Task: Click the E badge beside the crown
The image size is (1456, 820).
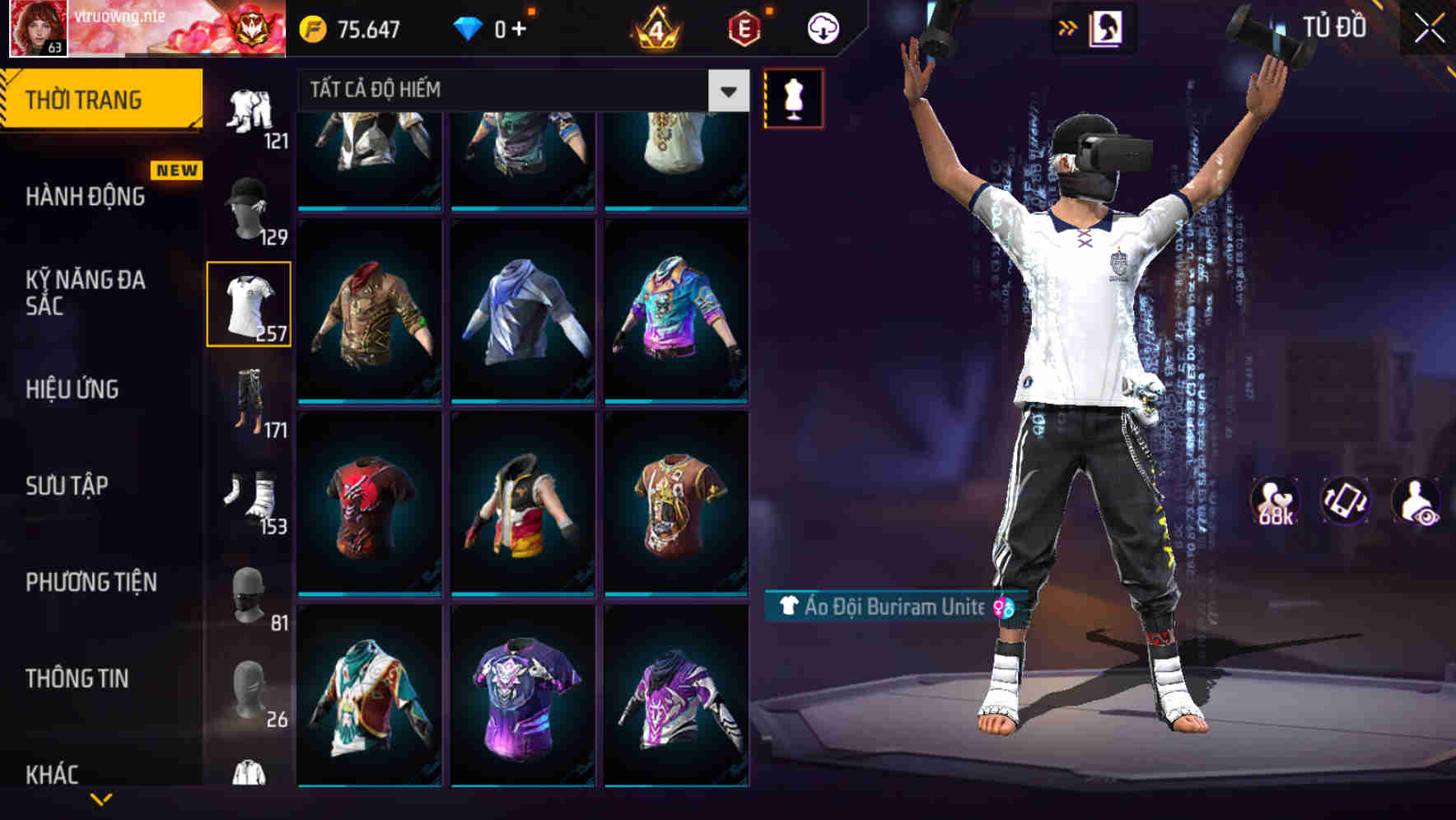Action: tap(741, 27)
